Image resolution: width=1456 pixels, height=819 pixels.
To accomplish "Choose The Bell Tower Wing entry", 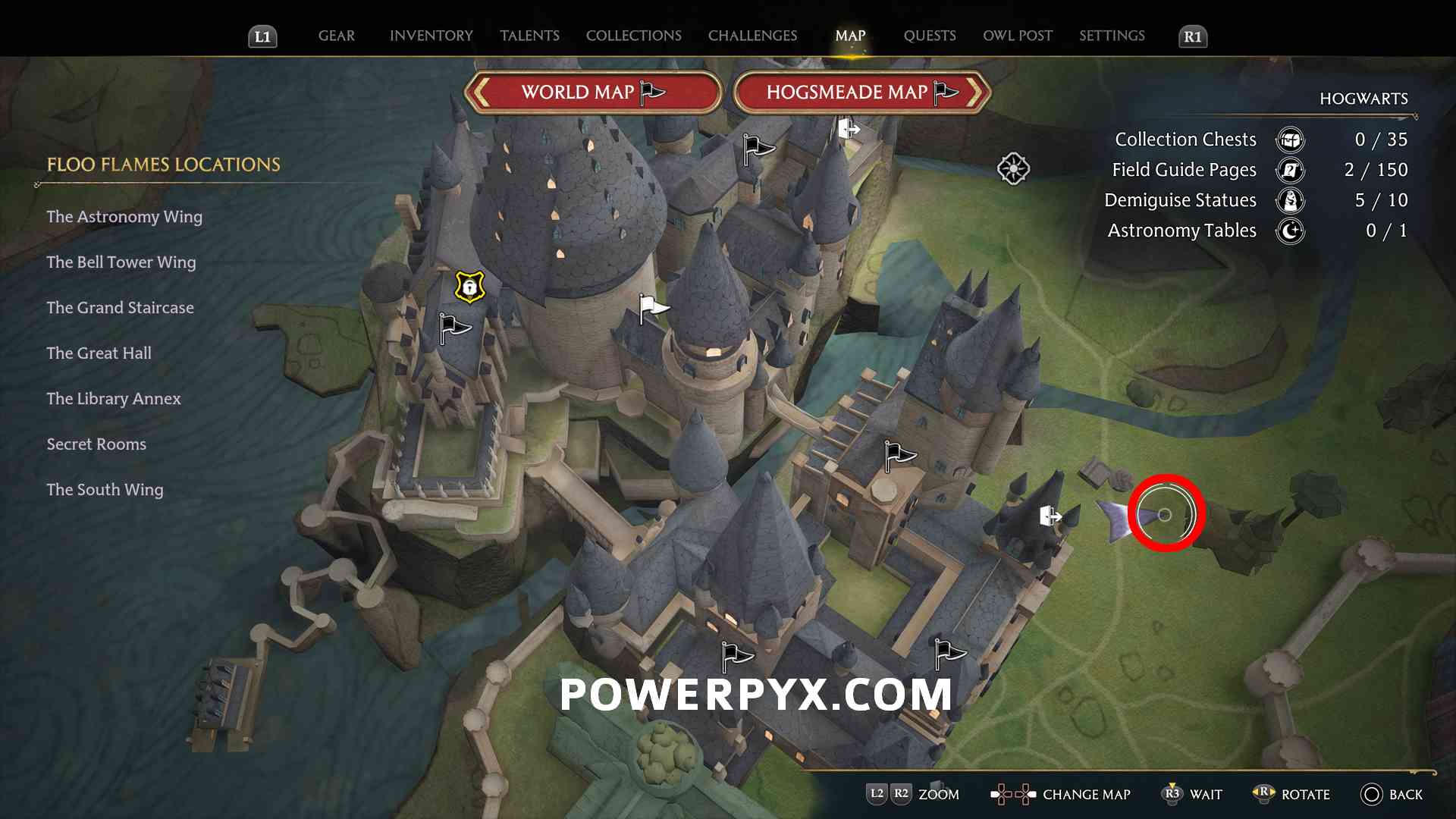I will 121,262.
